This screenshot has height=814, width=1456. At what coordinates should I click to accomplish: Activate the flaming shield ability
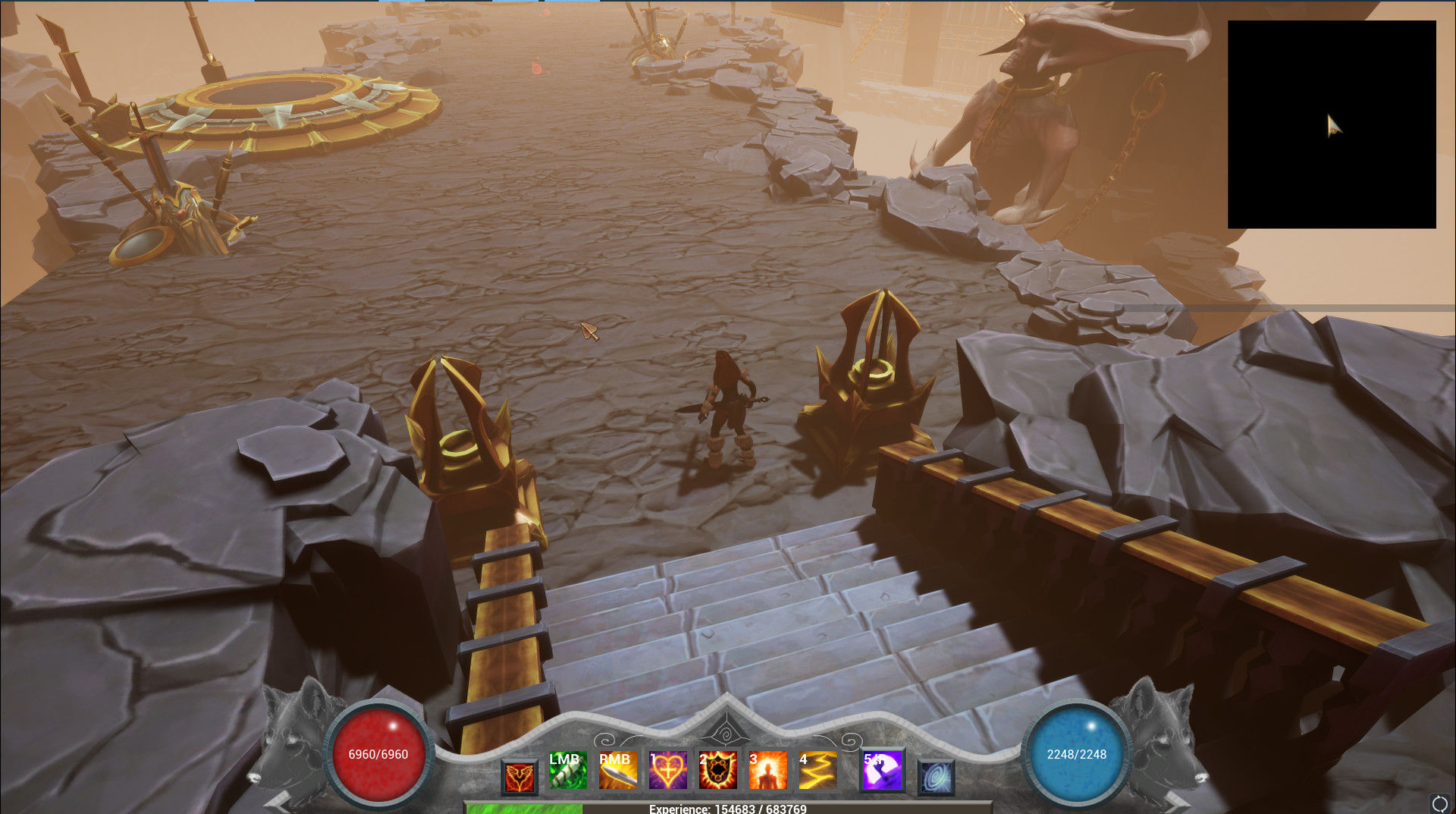pyautogui.click(x=717, y=771)
